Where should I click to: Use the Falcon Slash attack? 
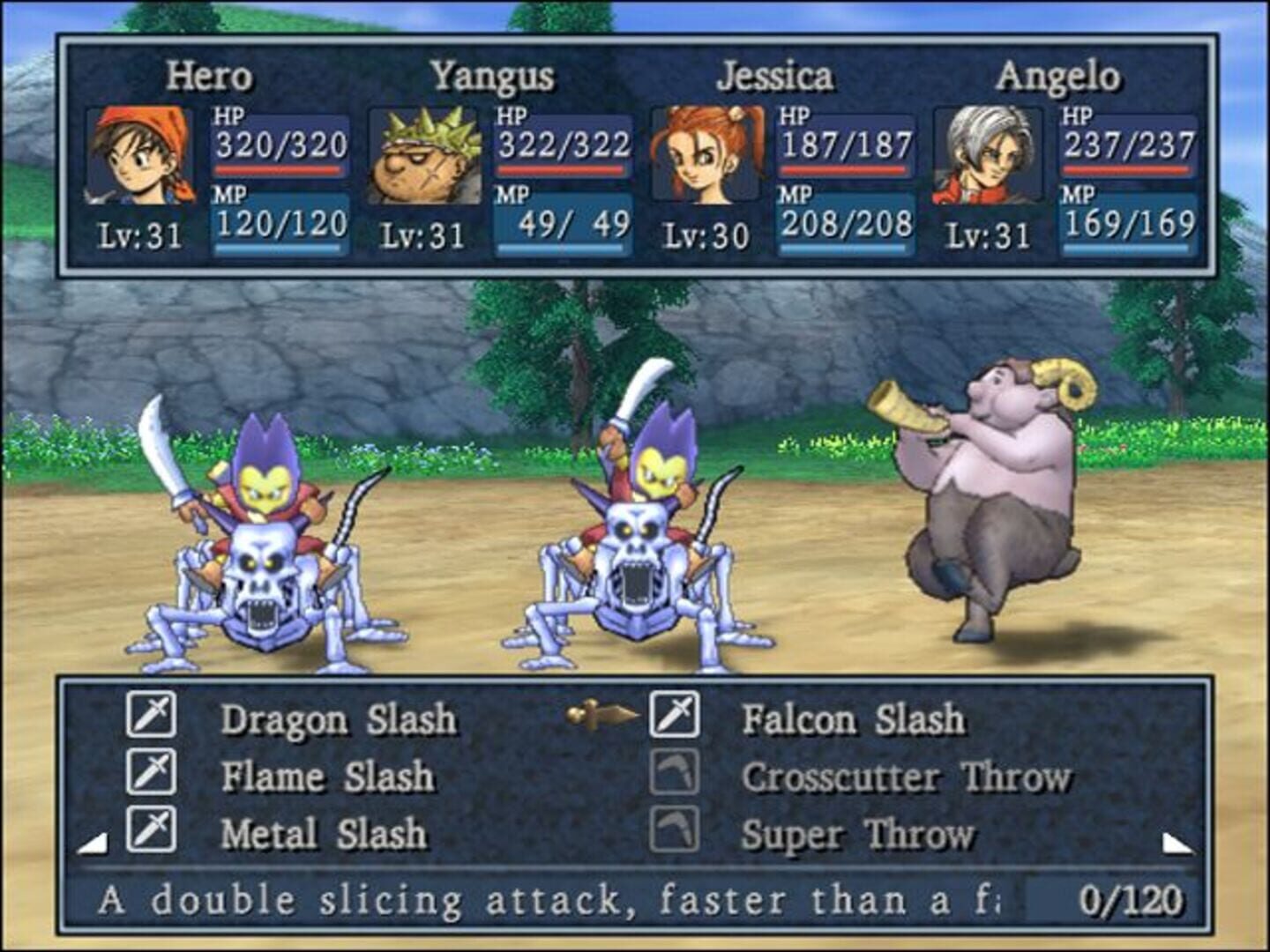853,719
